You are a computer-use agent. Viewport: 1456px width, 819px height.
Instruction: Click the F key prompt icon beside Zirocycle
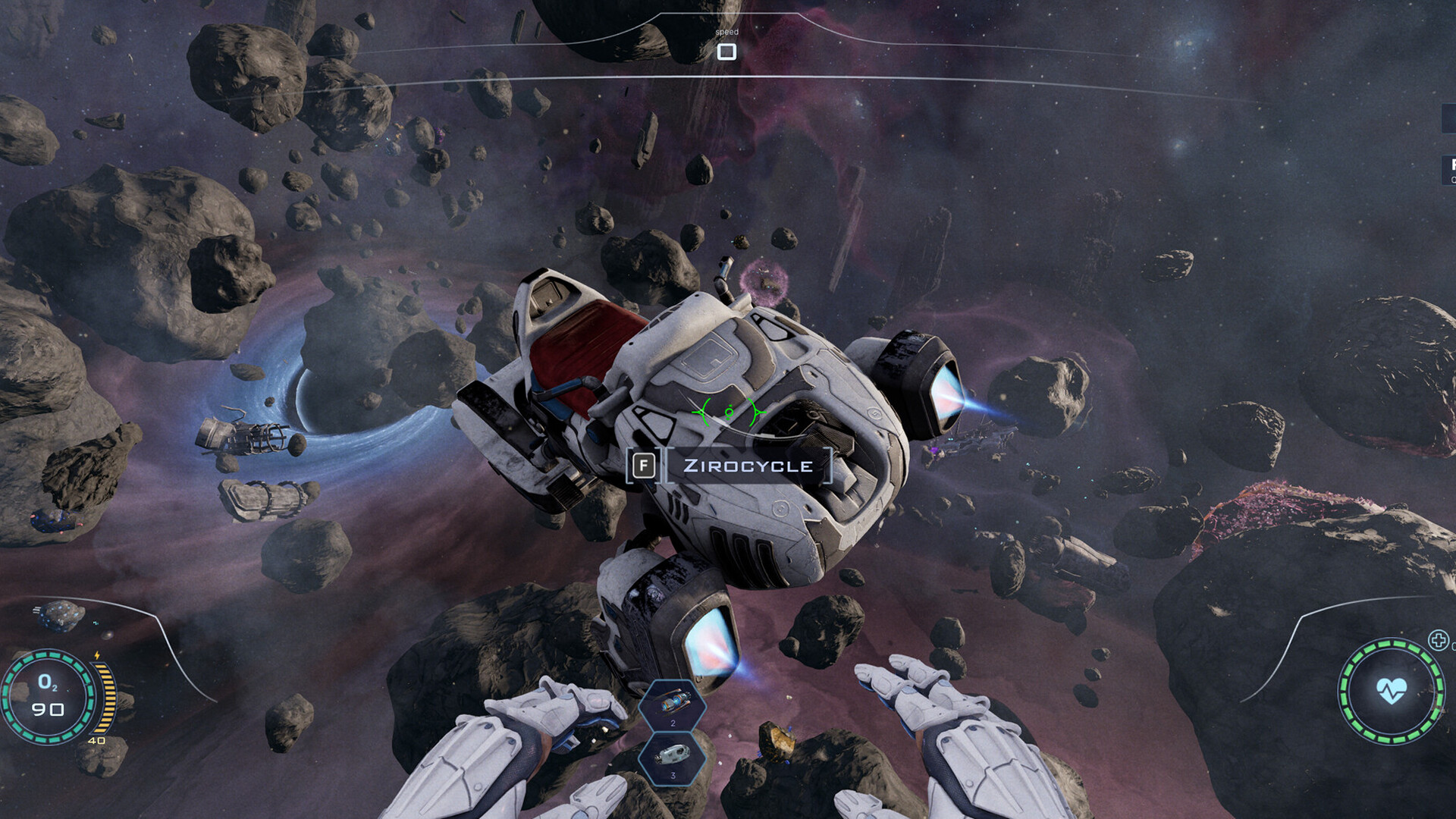[x=644, y=464]
